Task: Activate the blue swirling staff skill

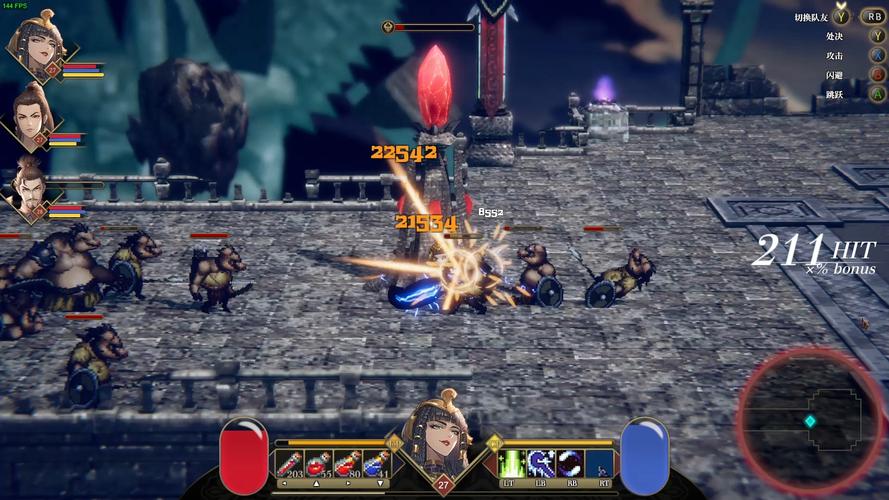Action: pyautogui.click(x=541, y=462)
